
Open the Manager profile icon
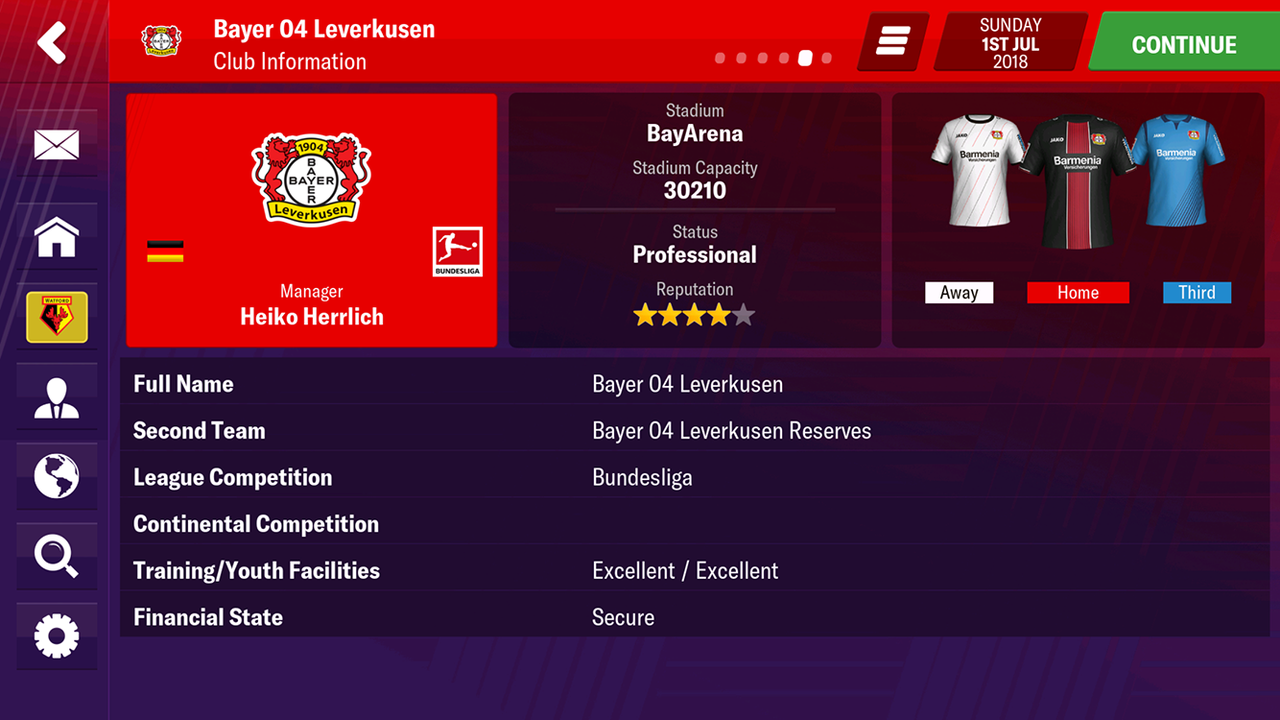click(x=57, y=397)
